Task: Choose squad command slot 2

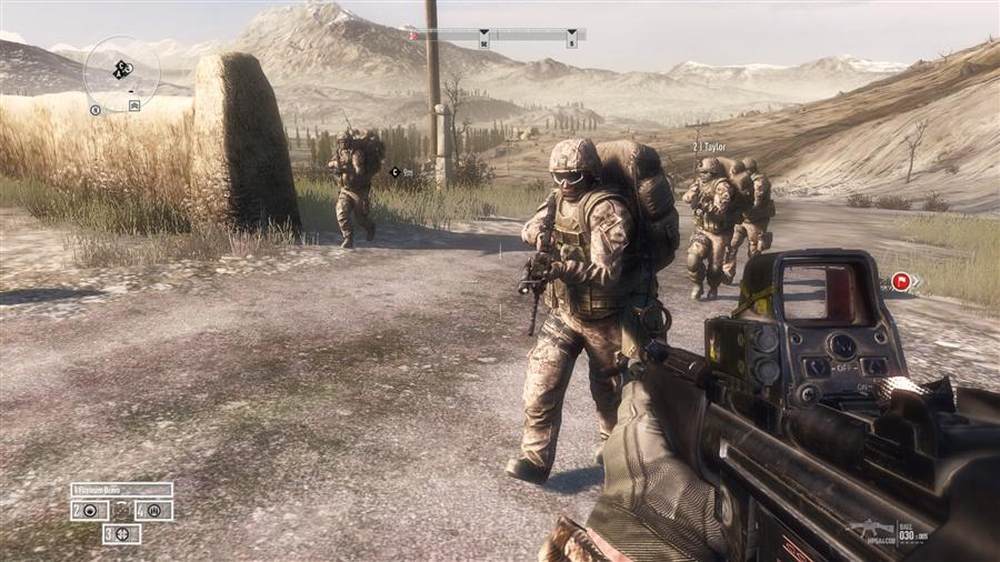Action: [x=90, y=511]
